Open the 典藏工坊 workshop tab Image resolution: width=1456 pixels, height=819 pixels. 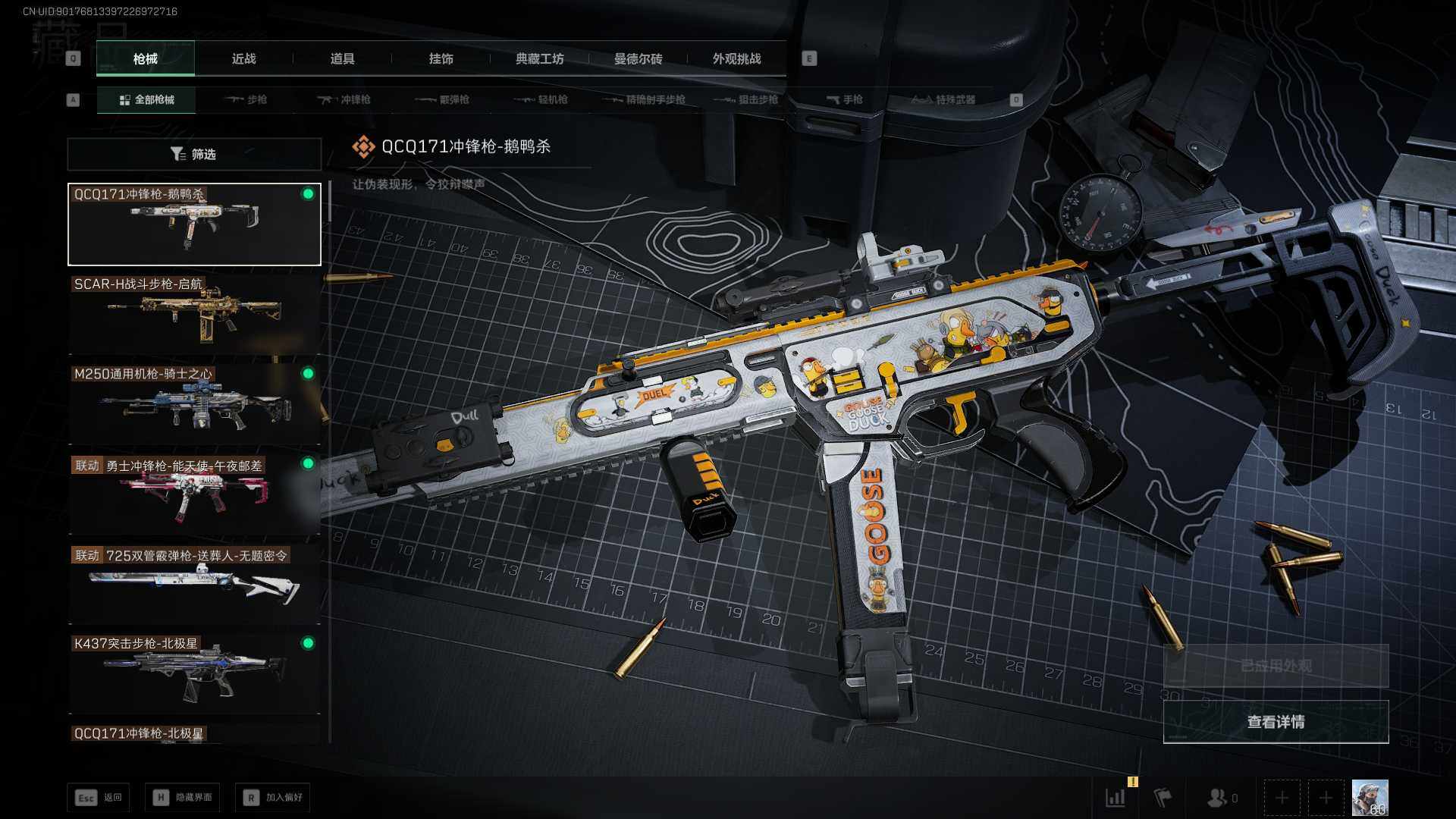tap(539, 58)
